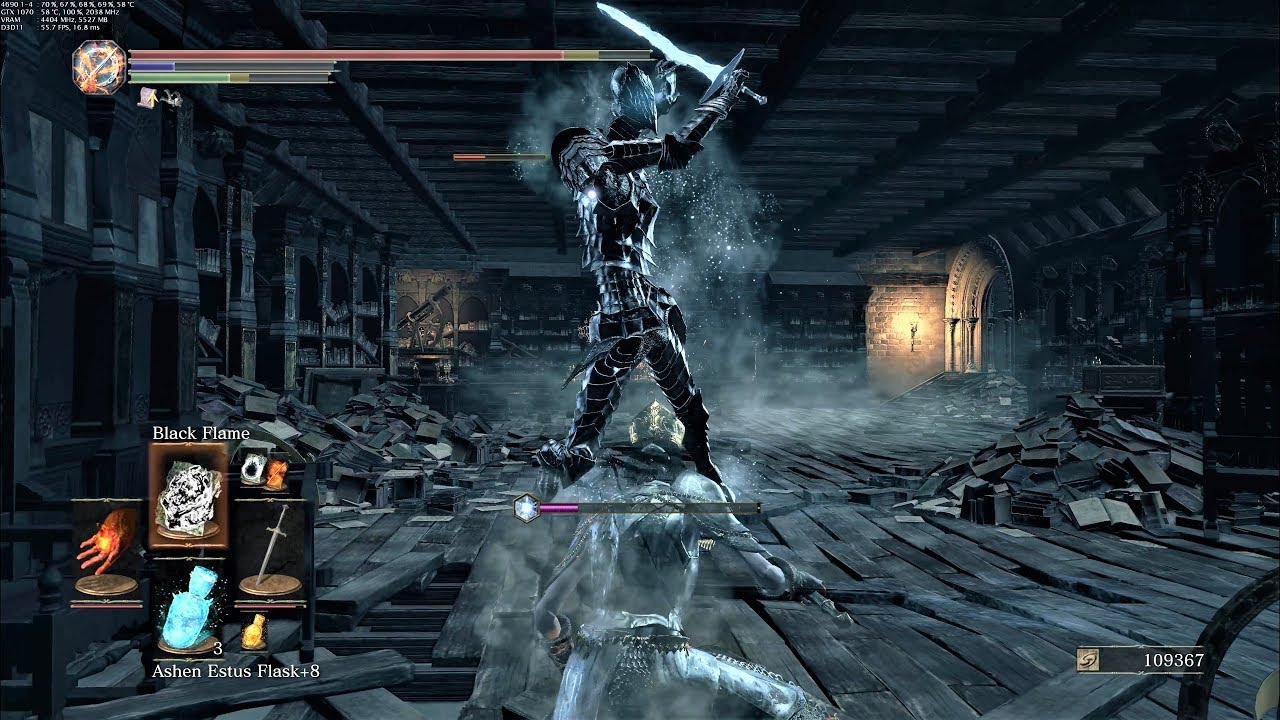This screenshot has height=720, width=1280.
Task: Use the Ashen Estus Flask slot
Action: click(188, 610)
